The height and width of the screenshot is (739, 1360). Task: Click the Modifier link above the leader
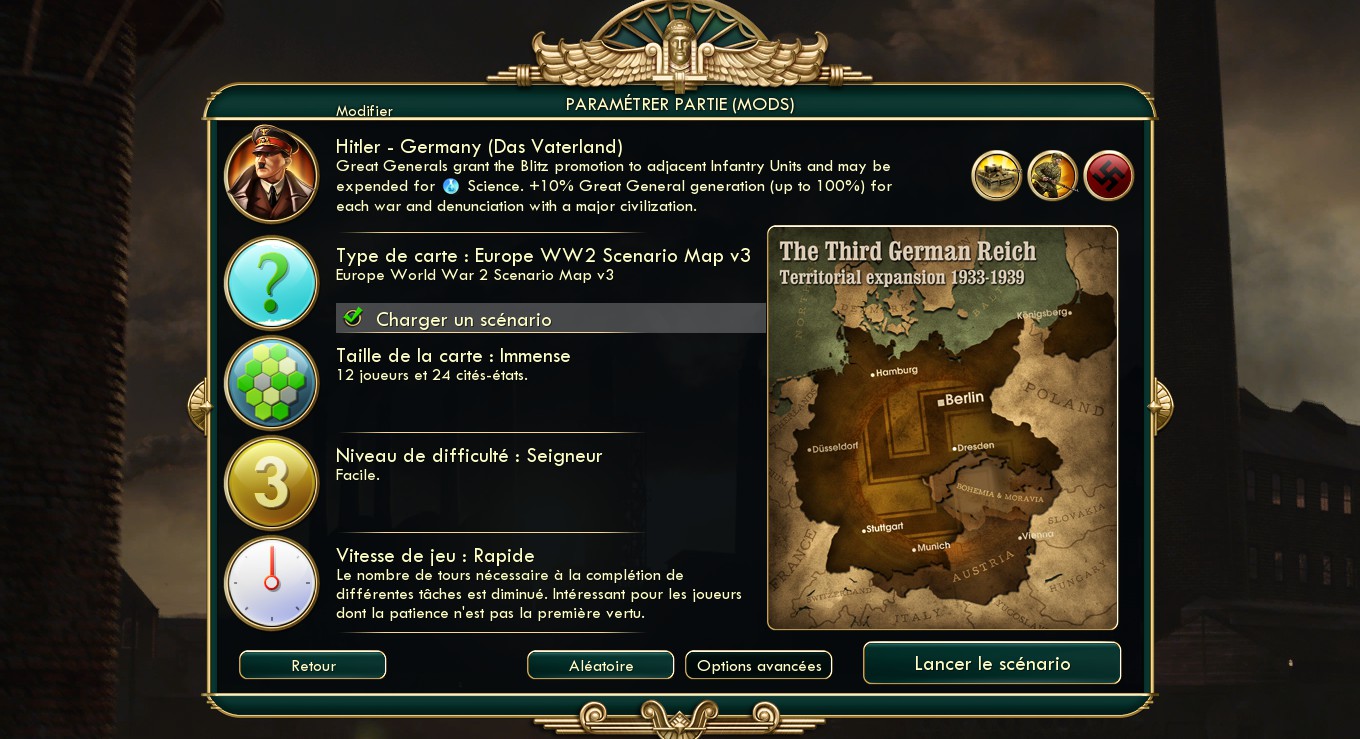click(364, 111)
